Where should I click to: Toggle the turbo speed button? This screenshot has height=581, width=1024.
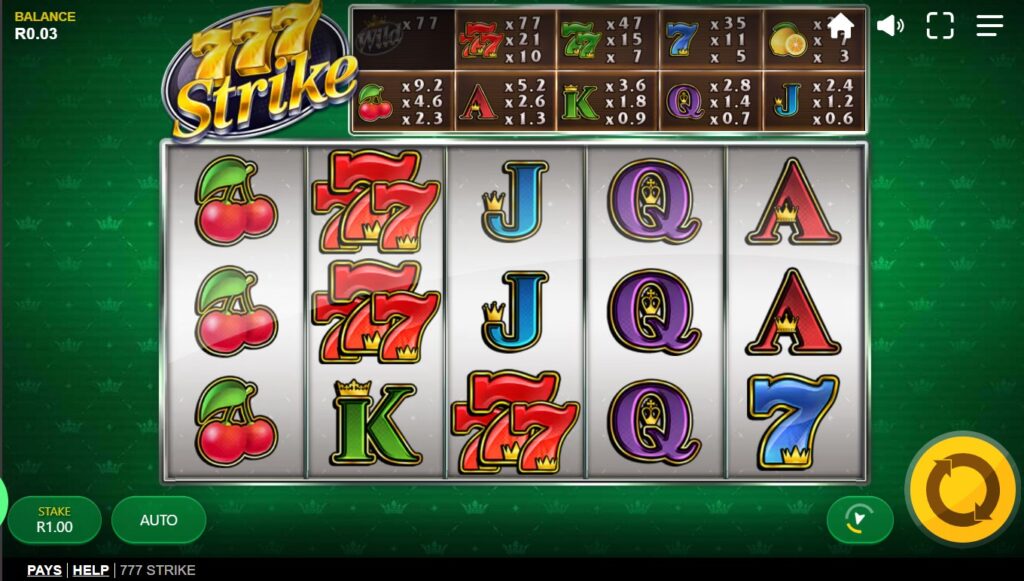pyautogui.click(x=859, y=519)
